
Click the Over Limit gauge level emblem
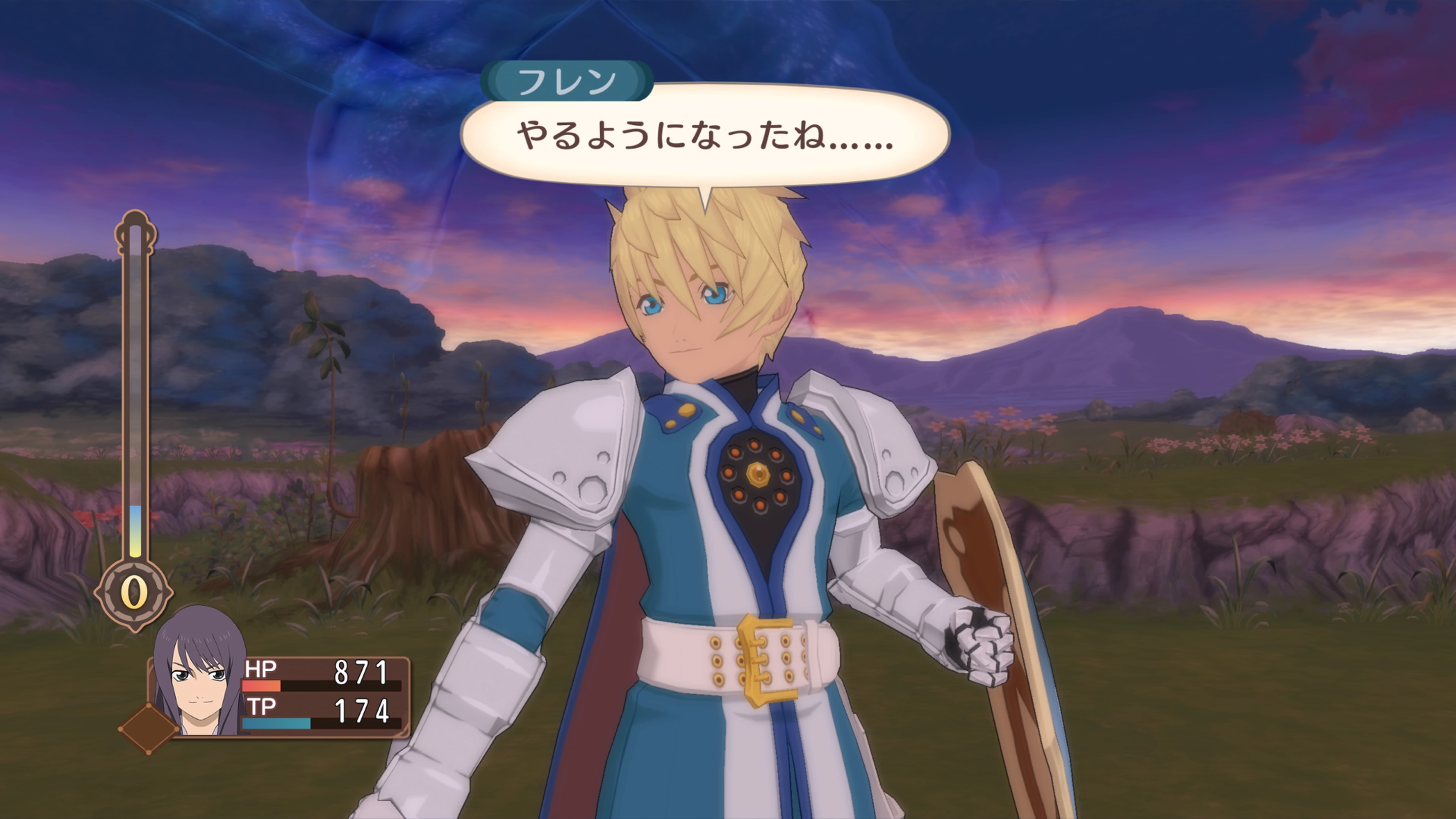point(134,593)
